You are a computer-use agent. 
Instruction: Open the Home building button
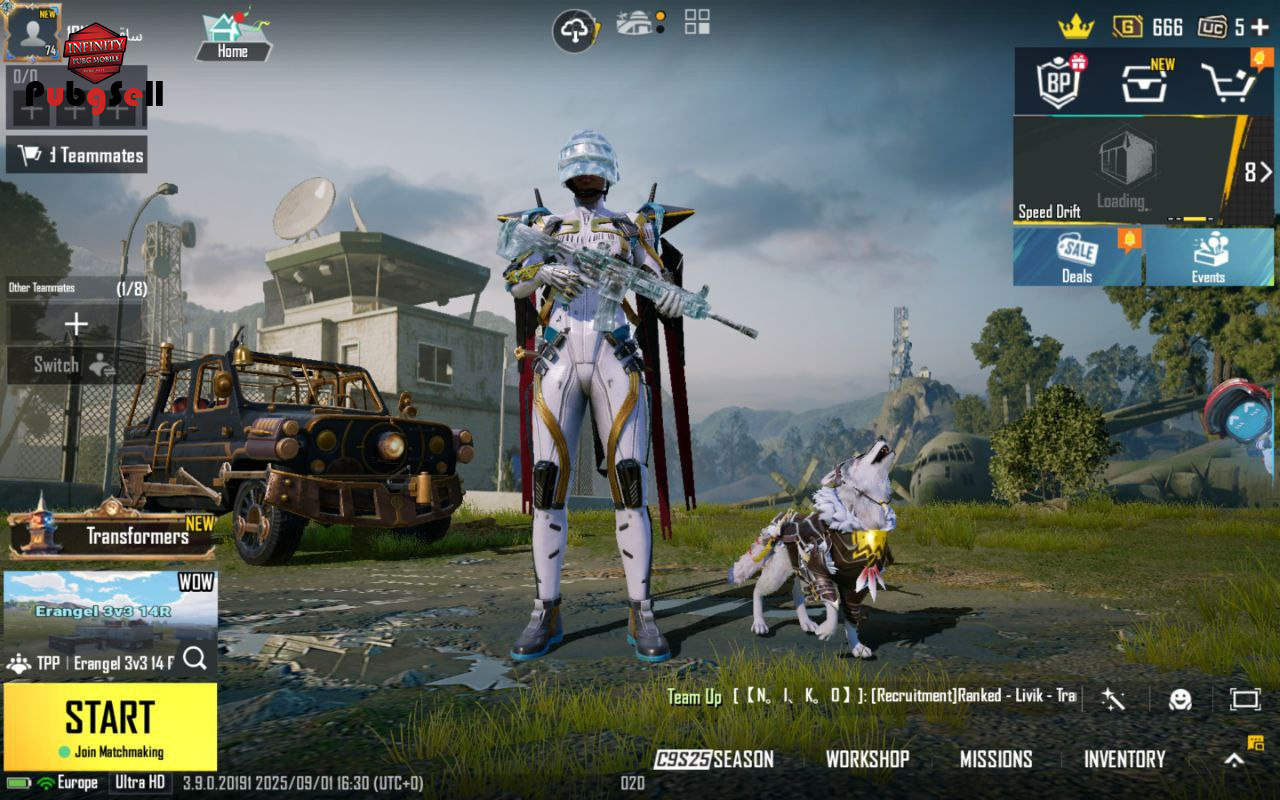(x=233, y=38)
